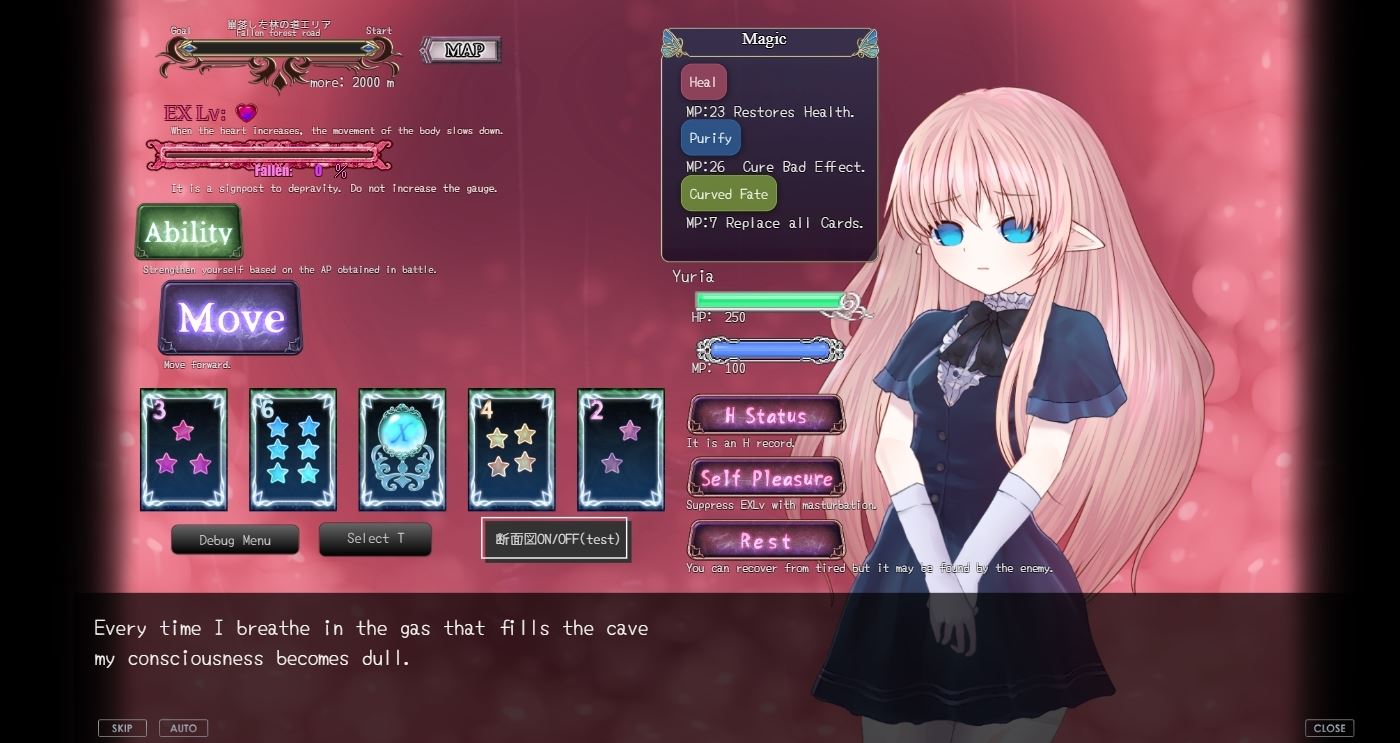Choose the Rest action to recover
The width and height of the screenshot is (1400, 743).
766,541
